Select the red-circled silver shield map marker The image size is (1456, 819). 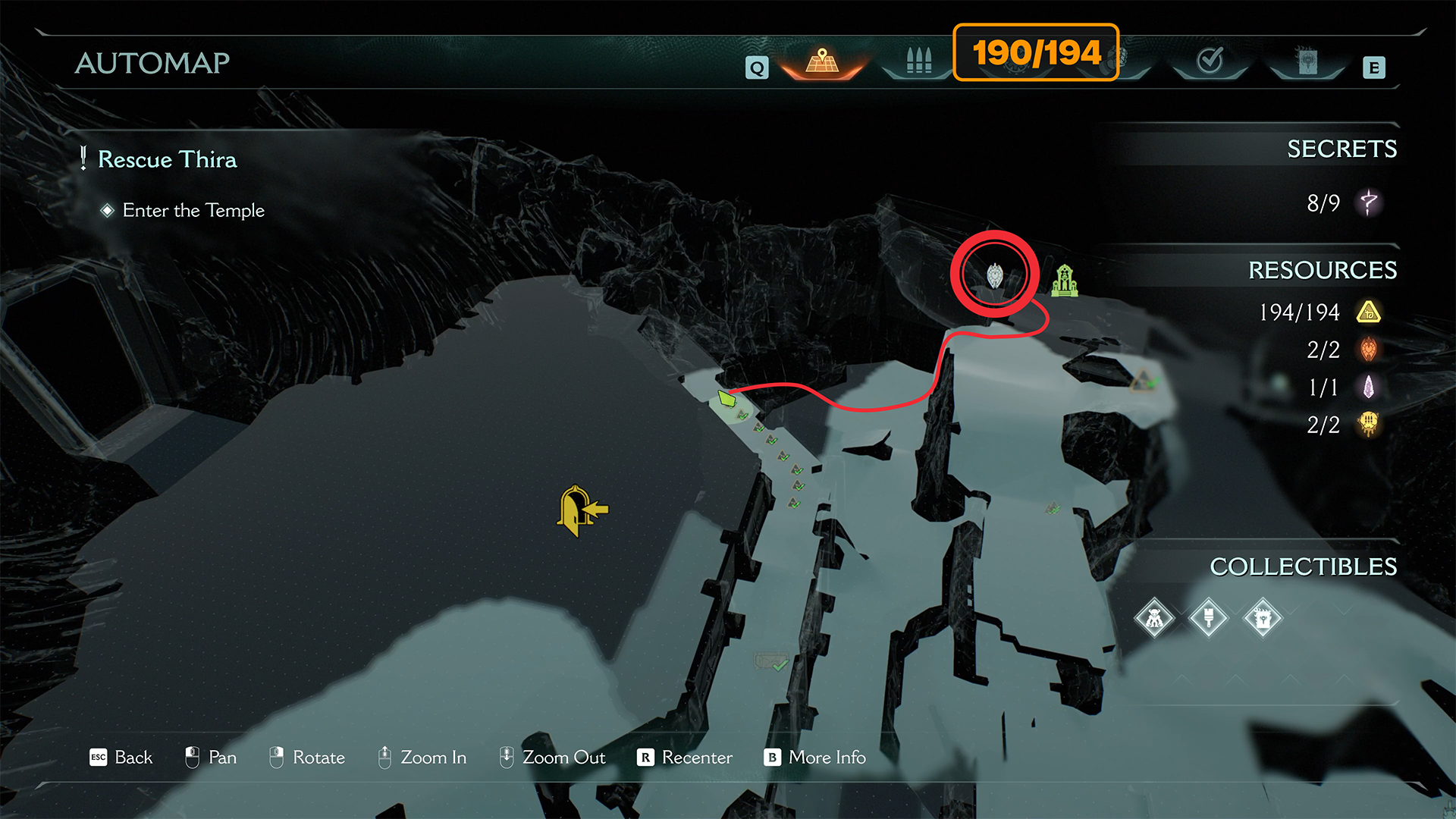click(994, 275)
